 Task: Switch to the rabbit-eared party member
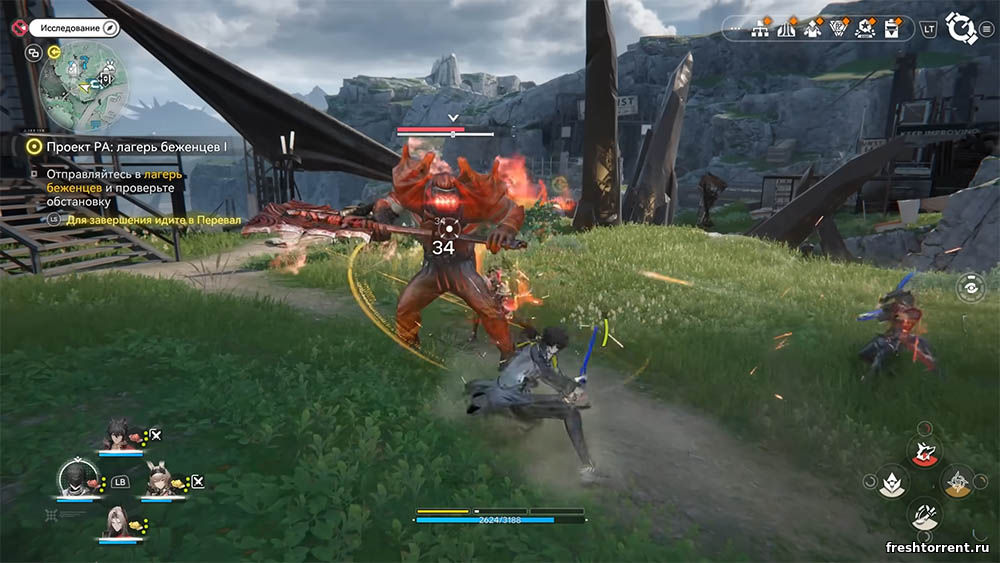coord(160,481)
